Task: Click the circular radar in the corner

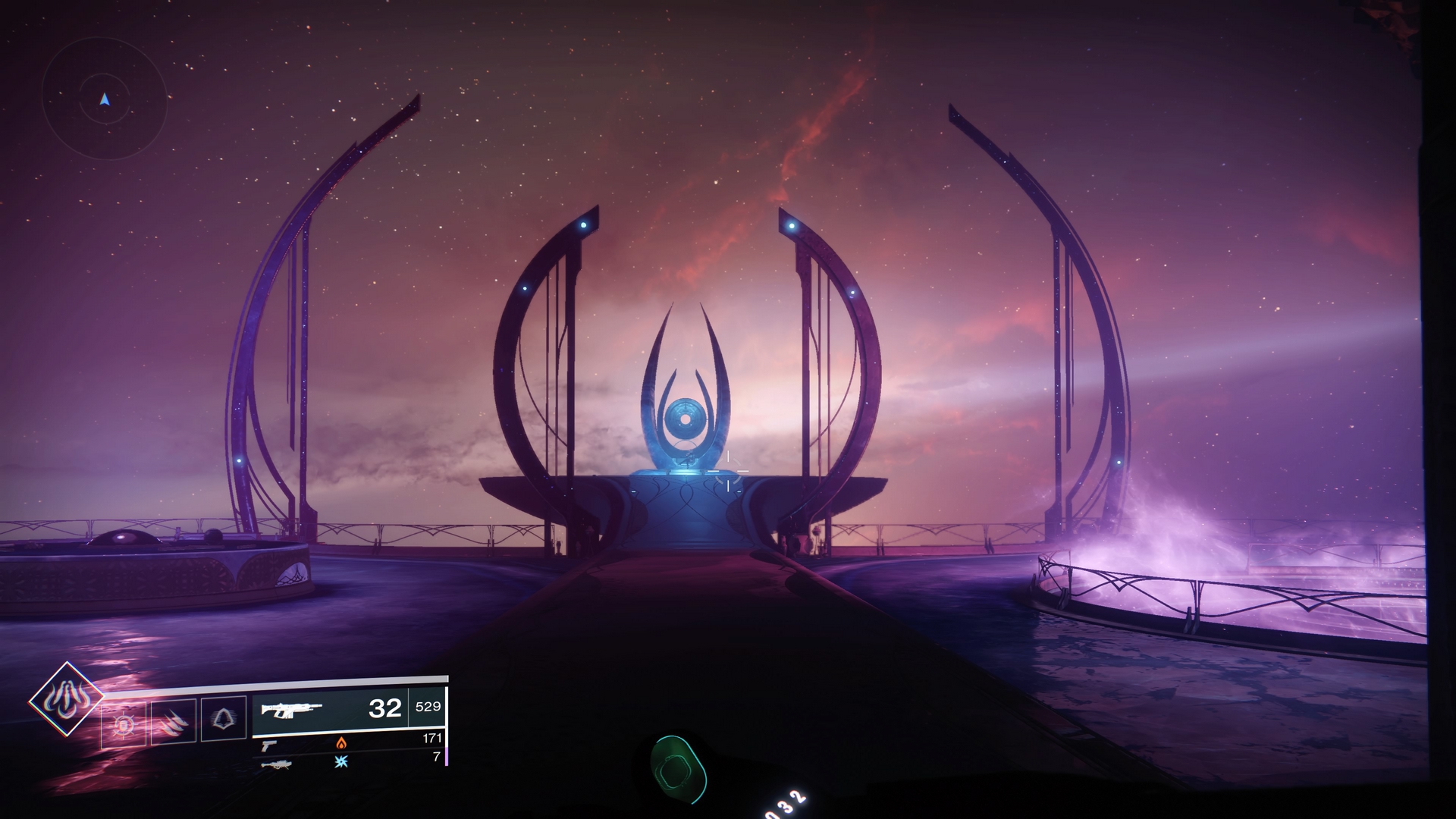Action: (x=105, y=99)
